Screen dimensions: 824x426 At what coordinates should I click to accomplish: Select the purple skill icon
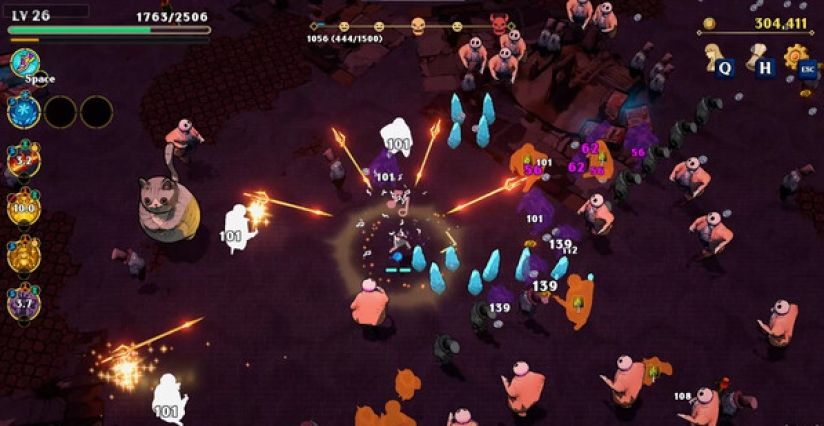pos(23,302)
